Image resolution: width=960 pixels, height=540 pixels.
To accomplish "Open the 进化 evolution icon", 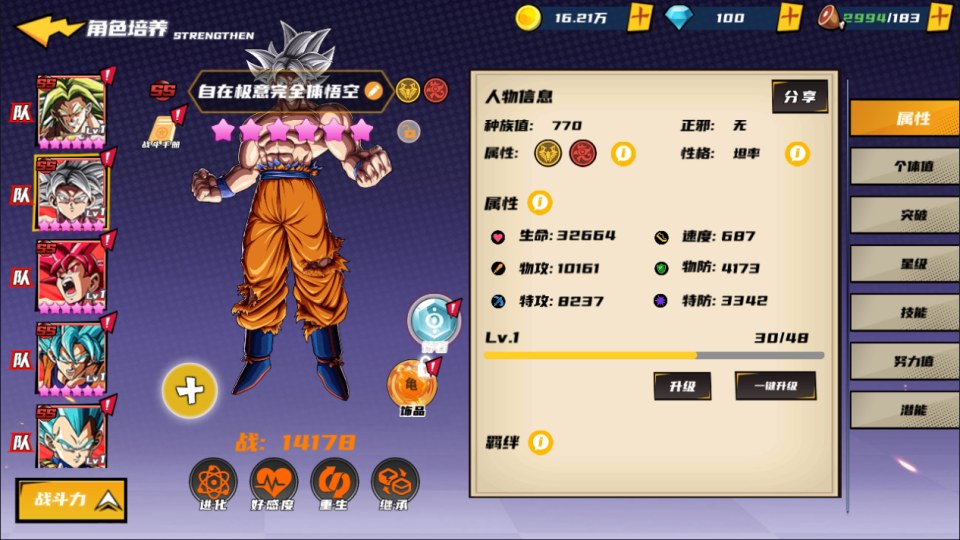I will tap(213, 484).
